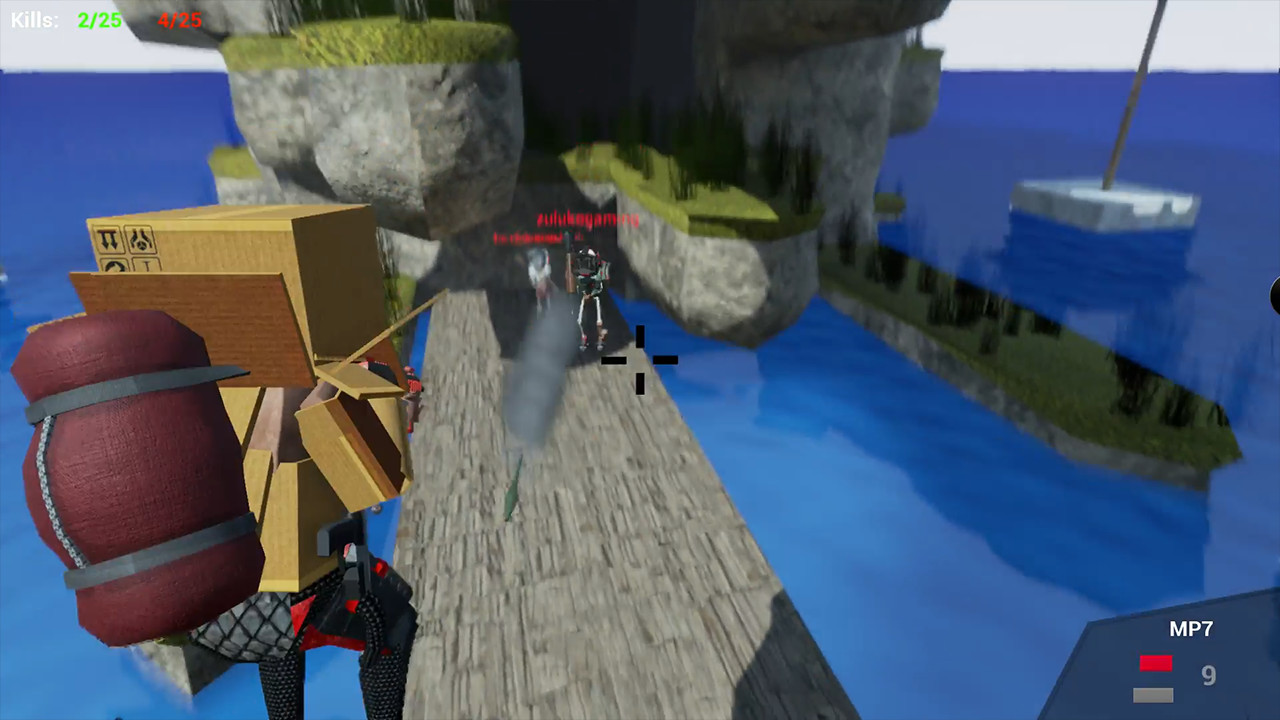This screenshot has height=720, width=1280.
Task: Select the red ammo magazine indicator
Action: pyautogui.click(x=1155, y=663)
